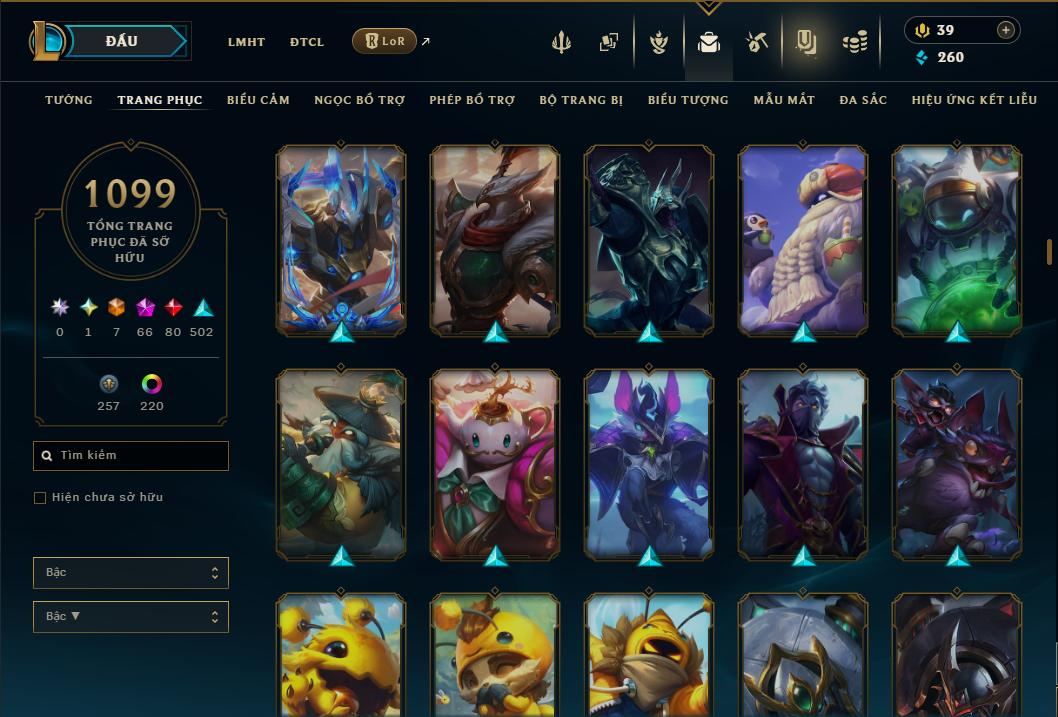Select the blue lightning armored skin card
The height and width of the screenshot is (717, 1058).
click(x=341, y=240)
